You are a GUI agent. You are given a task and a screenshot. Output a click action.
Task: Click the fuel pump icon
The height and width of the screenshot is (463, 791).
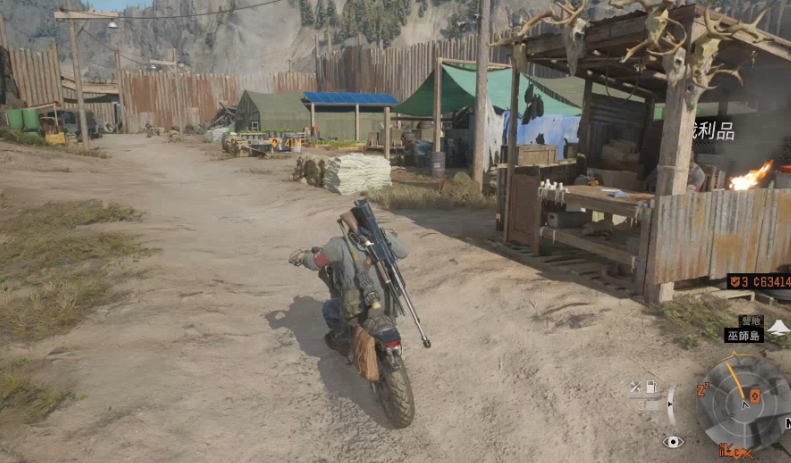pyautogui.click(x=650, y=387)
